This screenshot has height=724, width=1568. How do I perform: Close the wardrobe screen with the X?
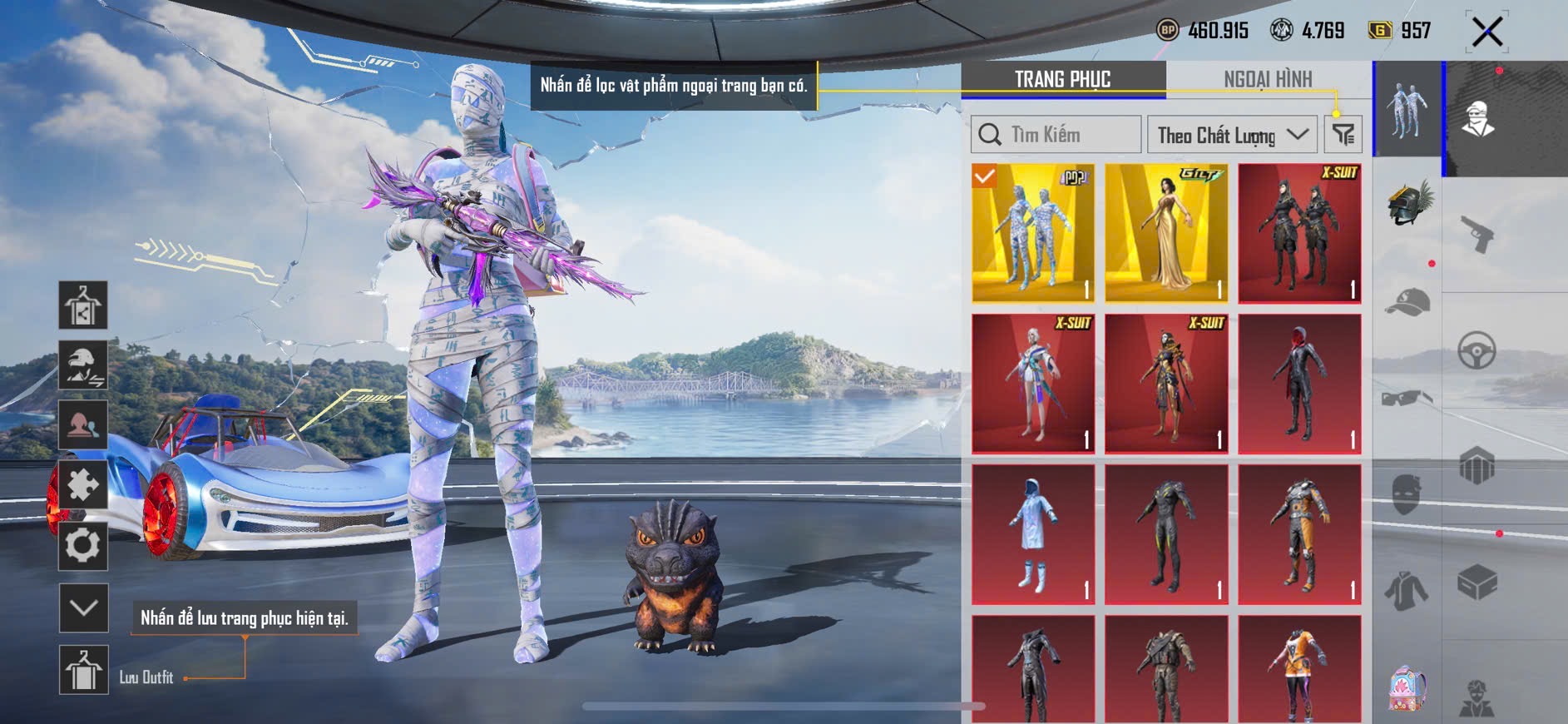pos(1486,32)
